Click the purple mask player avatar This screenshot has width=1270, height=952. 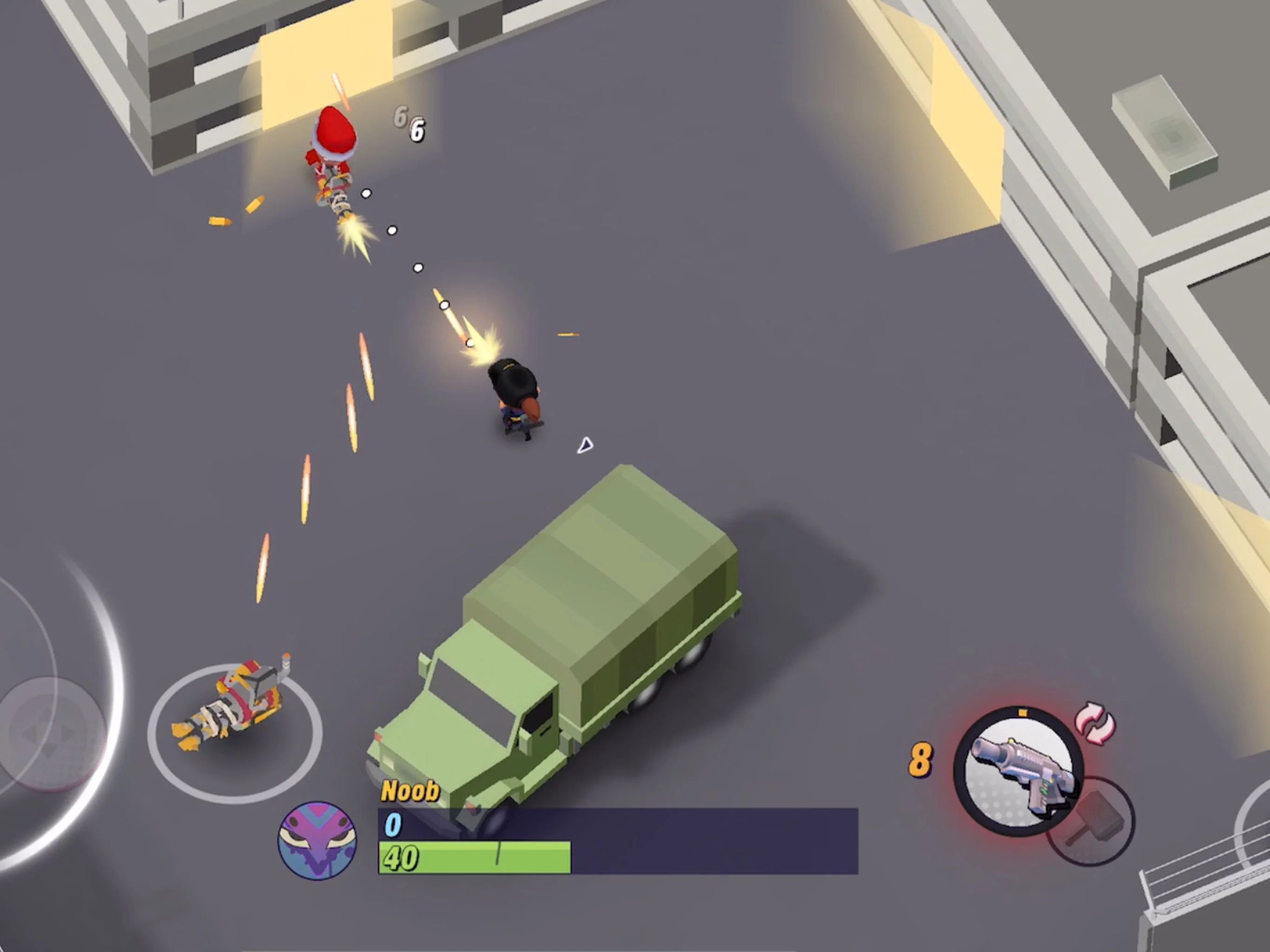[317, 840]
